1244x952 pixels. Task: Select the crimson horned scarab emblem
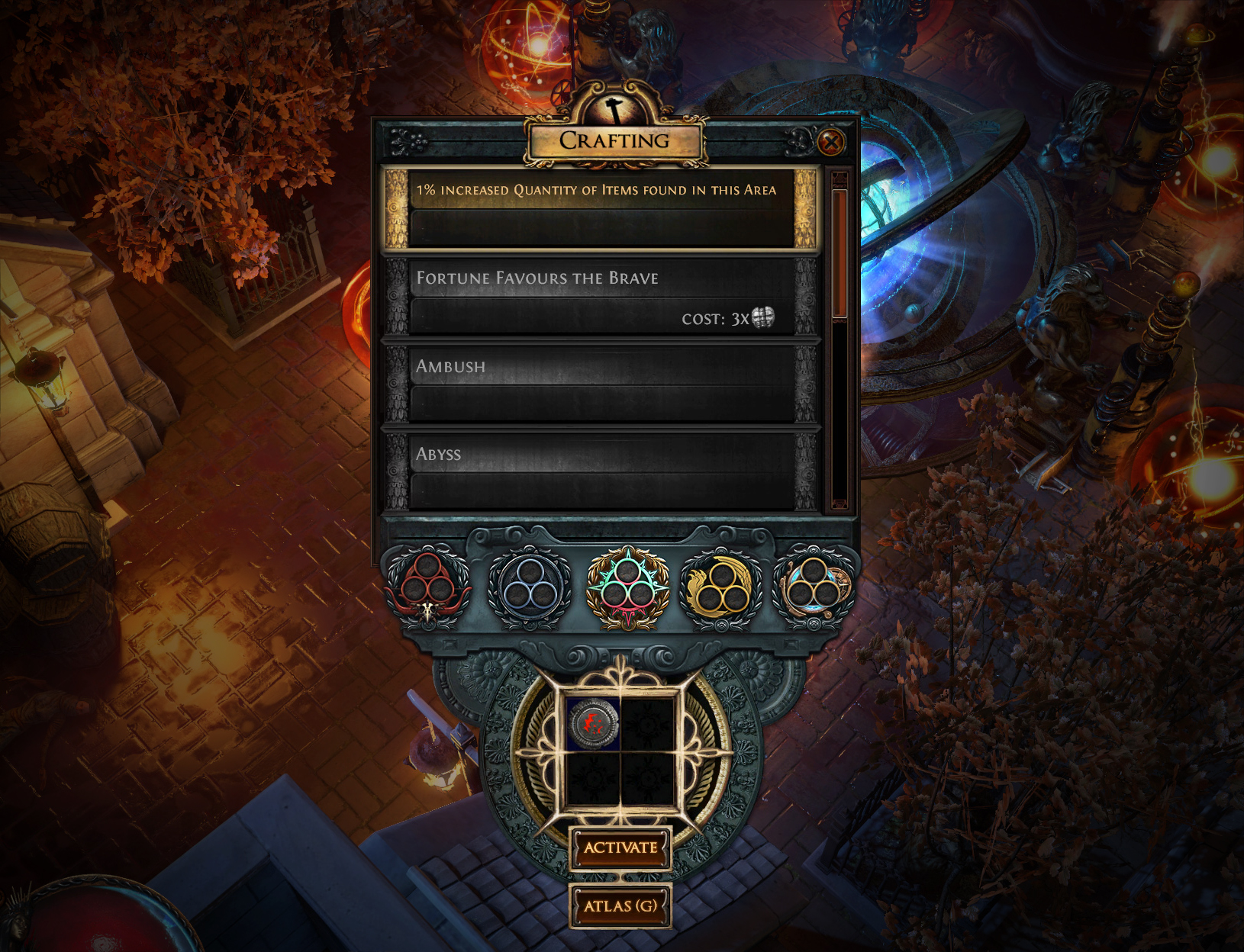tap(430, 584)
